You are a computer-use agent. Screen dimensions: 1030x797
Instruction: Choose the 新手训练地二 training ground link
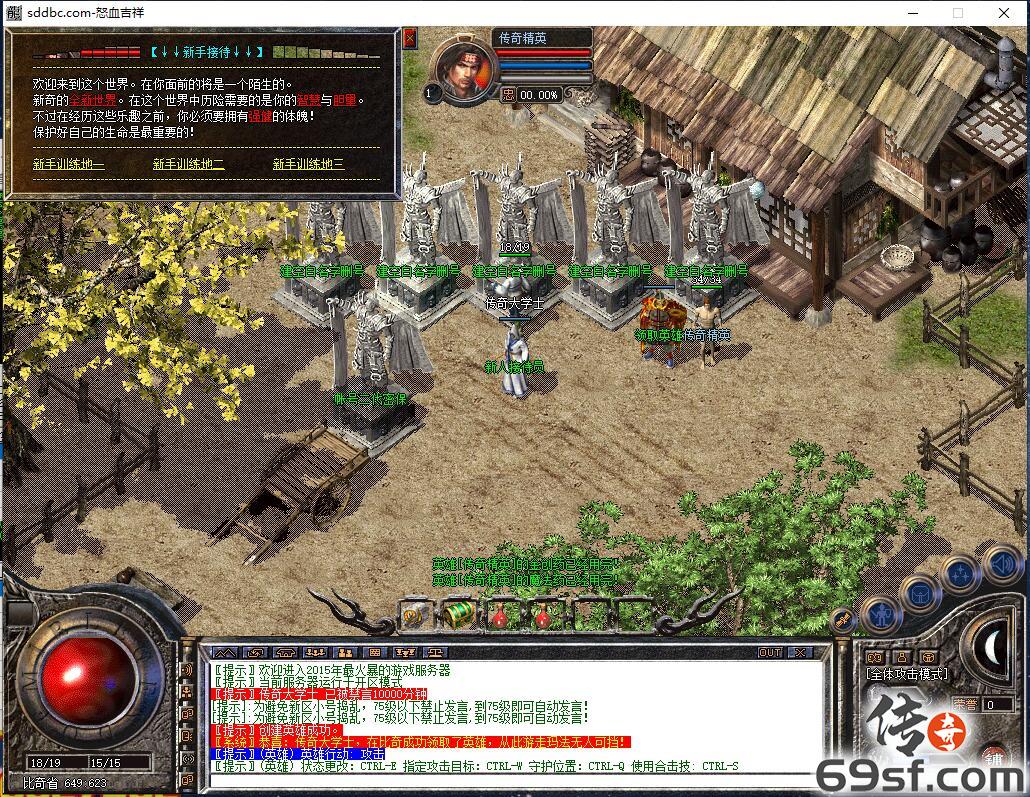click(x=188, y=164)
